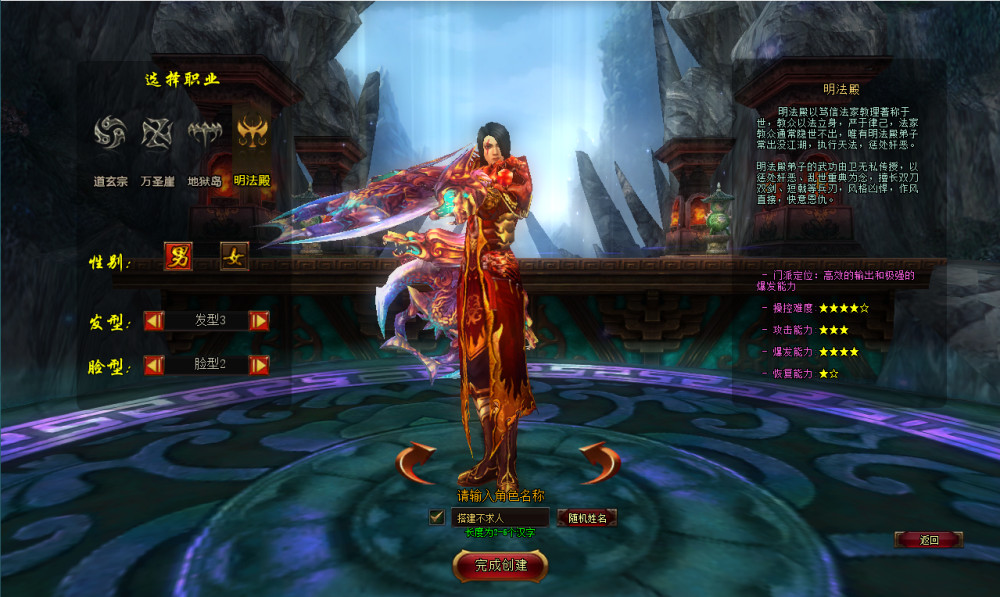
Task: Select next face type 脸型
Action: coord(259,365)
